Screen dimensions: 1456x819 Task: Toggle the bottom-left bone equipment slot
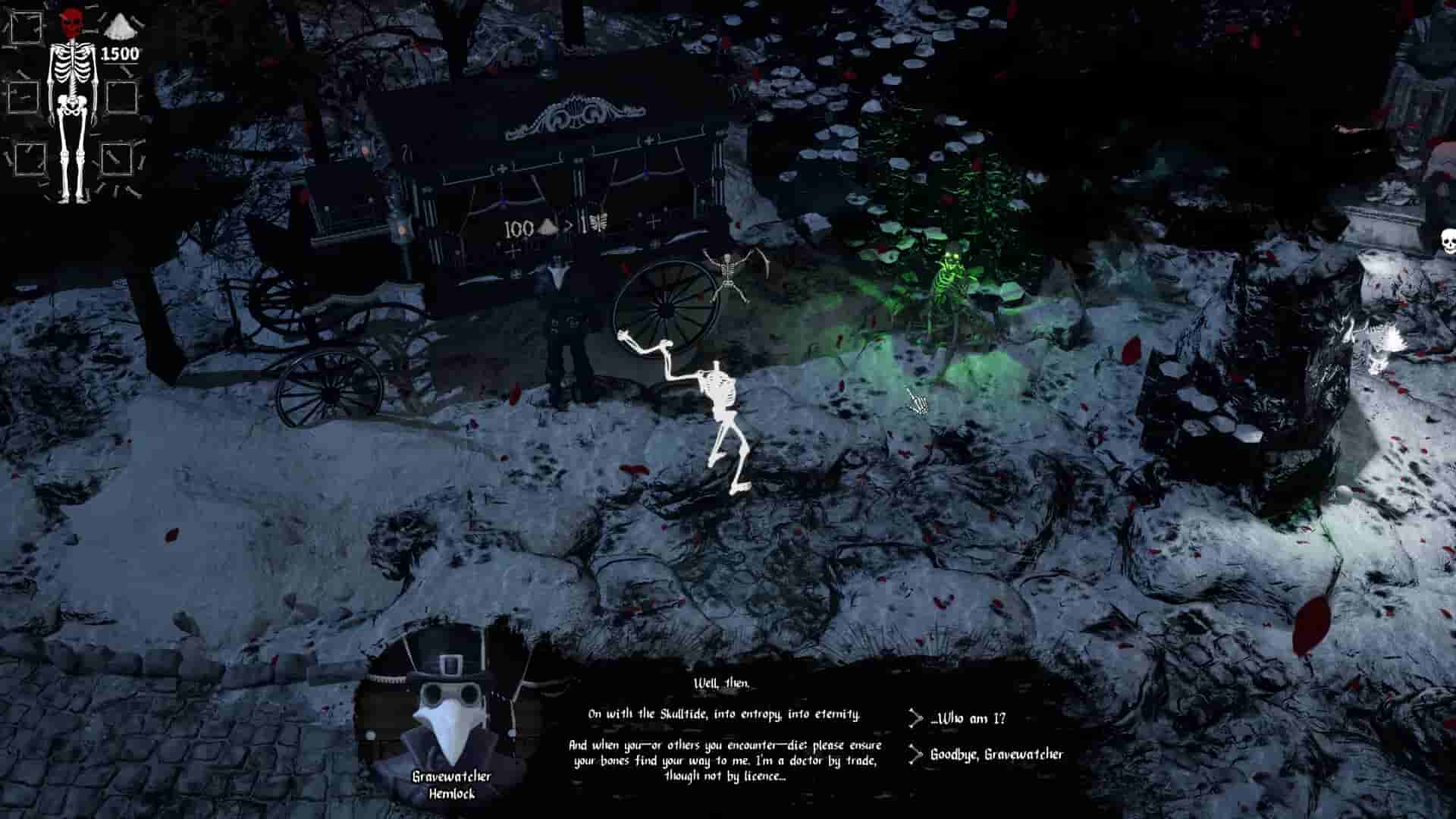(x=29, y=158)
